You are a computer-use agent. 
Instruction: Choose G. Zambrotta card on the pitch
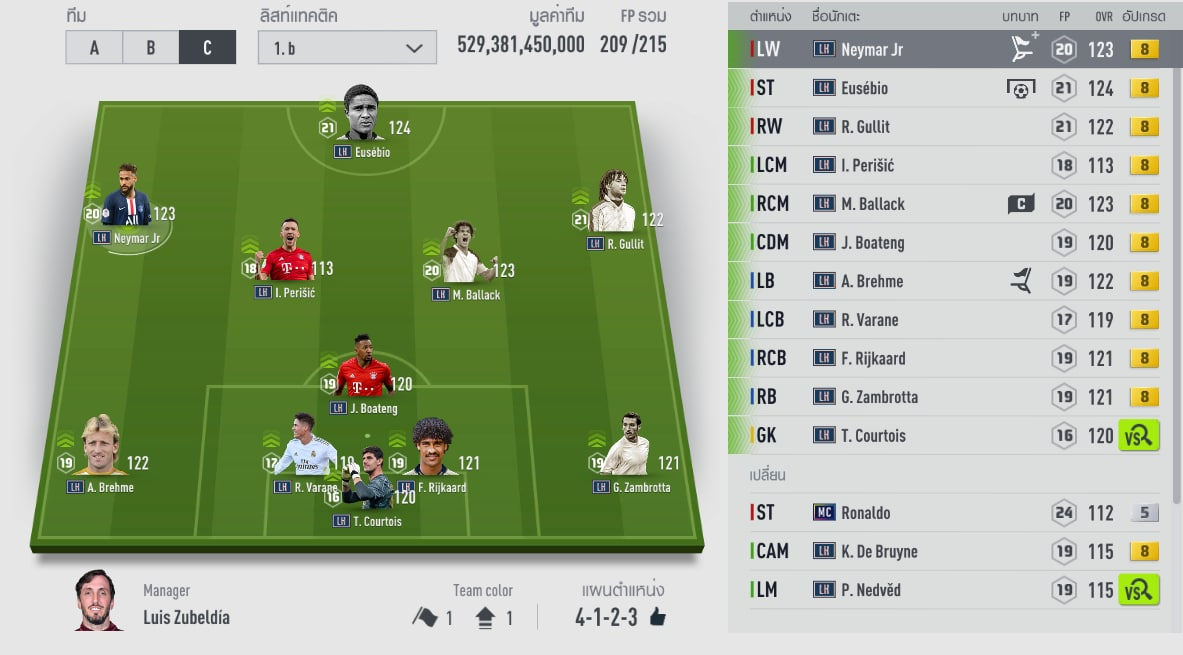(630, 451)
